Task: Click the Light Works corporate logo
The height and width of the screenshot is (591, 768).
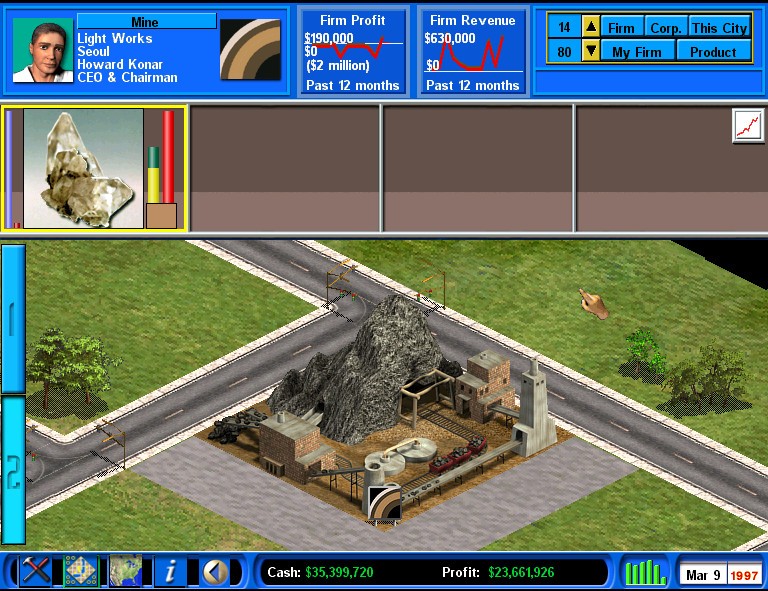Action: [249, 49]
